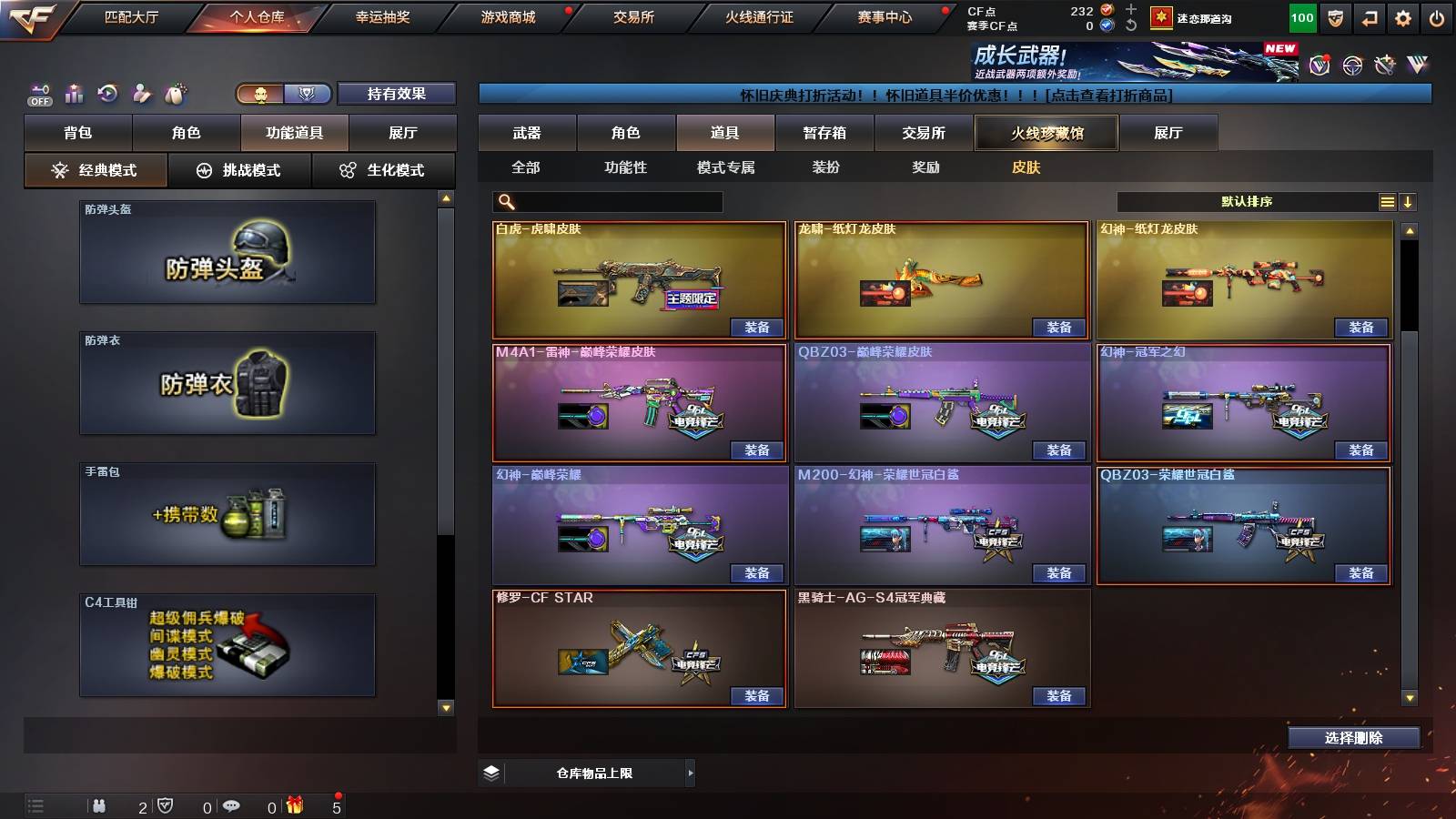Click the 持有效果 button at top left
The height and width of the screenshot is (819, 1456).
click(x=398, y=93)
